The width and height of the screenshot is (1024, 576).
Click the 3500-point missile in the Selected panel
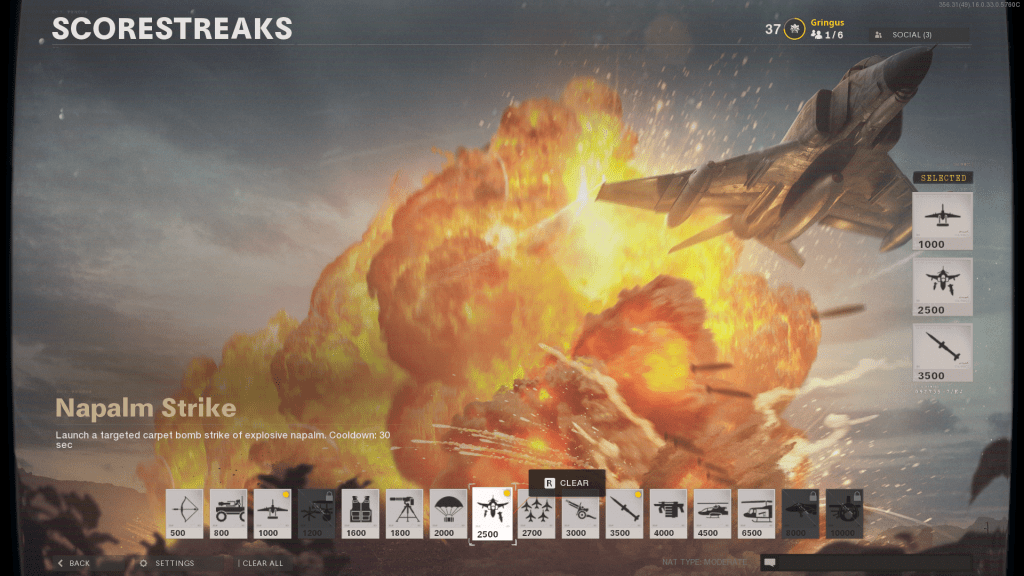[942, 352]
